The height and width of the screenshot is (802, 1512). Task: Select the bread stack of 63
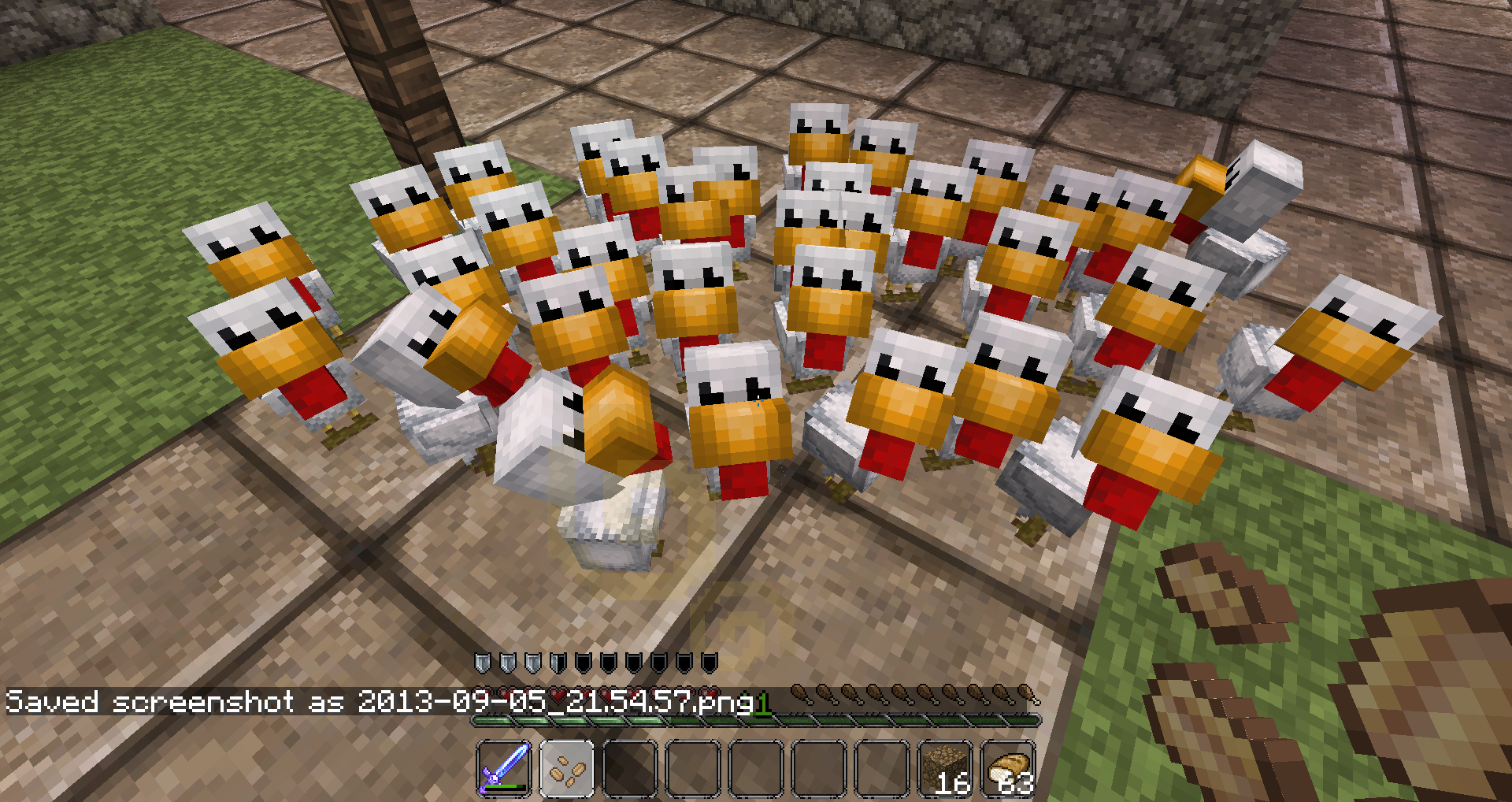click(1010, 766)
